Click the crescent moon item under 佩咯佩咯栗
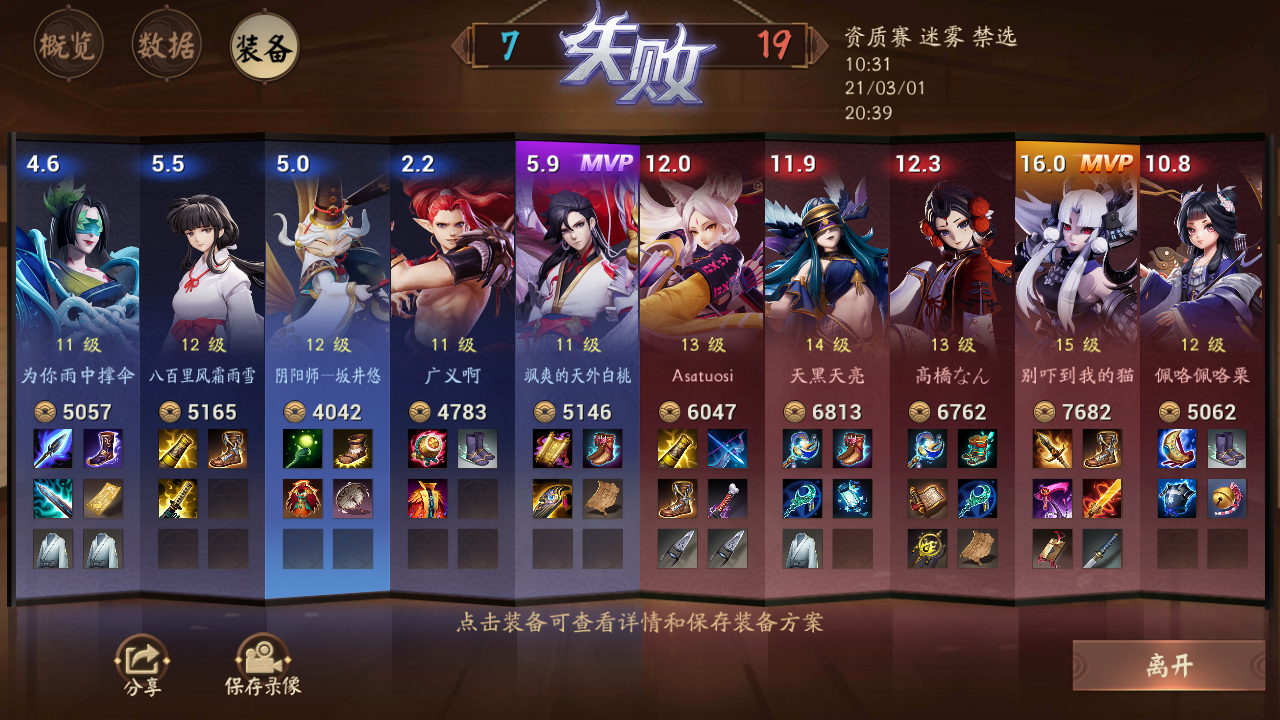1280x720 pixels. tap(1175, 448)
